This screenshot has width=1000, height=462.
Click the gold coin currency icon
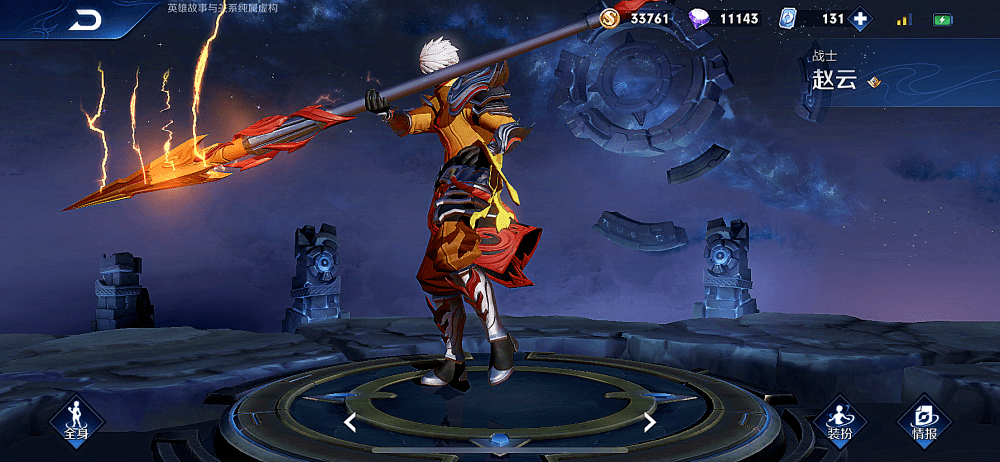click(610, 19)
